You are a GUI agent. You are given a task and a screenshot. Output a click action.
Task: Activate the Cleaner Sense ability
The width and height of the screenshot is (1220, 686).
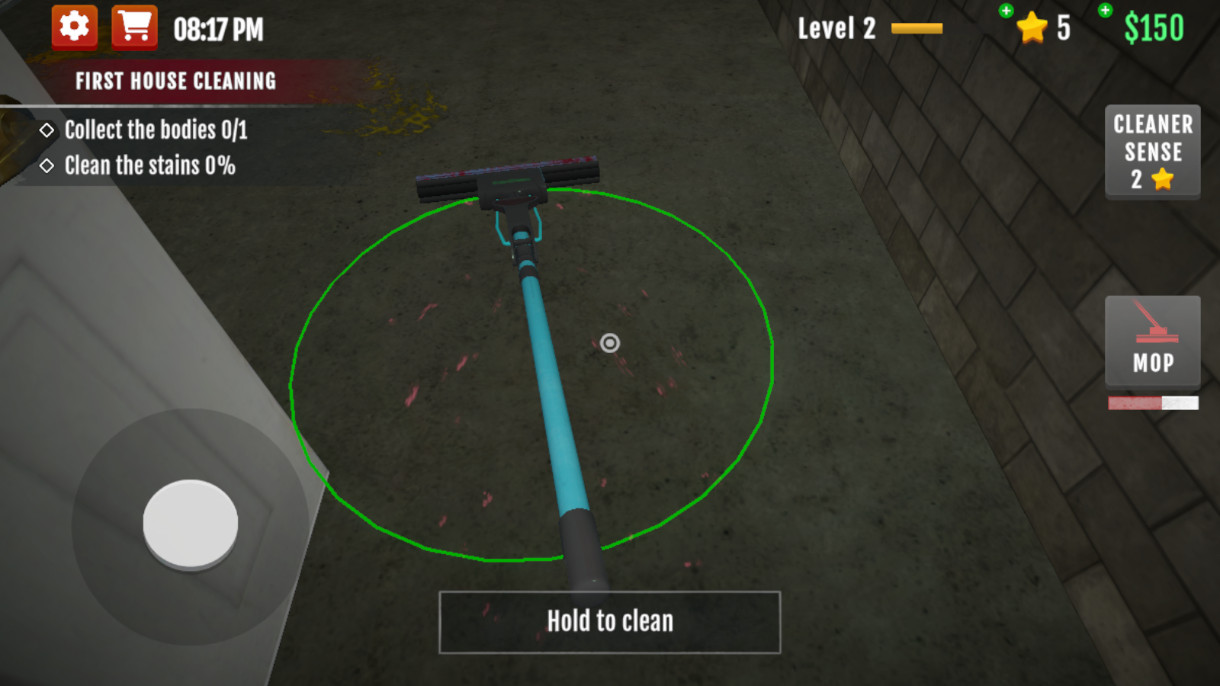(1152, 152)
